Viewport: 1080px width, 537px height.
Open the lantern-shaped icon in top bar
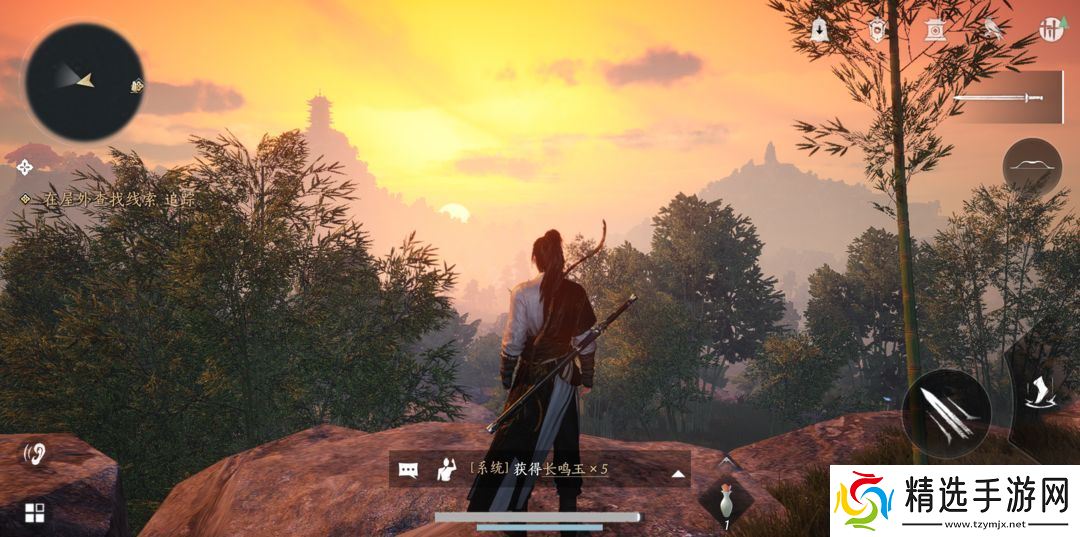878,30
